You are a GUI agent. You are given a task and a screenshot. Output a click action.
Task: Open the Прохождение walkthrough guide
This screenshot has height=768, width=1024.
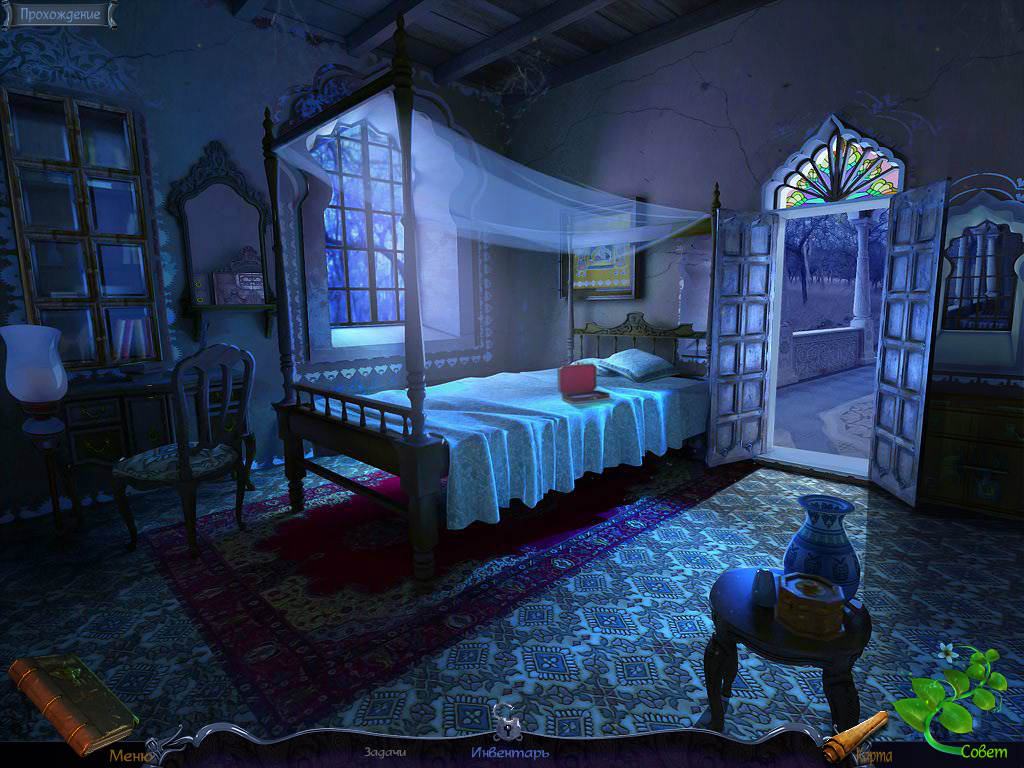[x=59, y=15]
